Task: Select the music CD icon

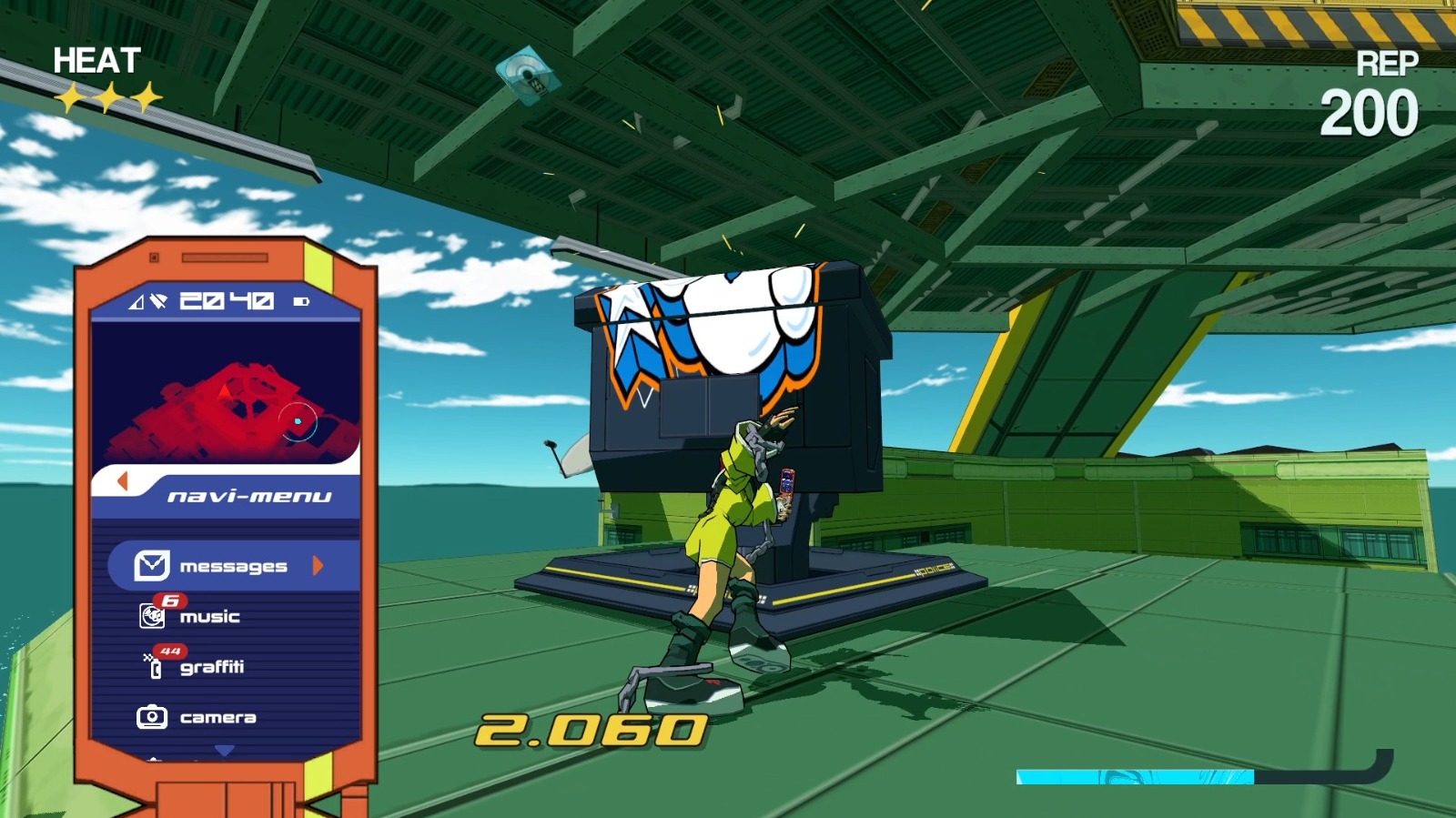Action: coord(152,616)
